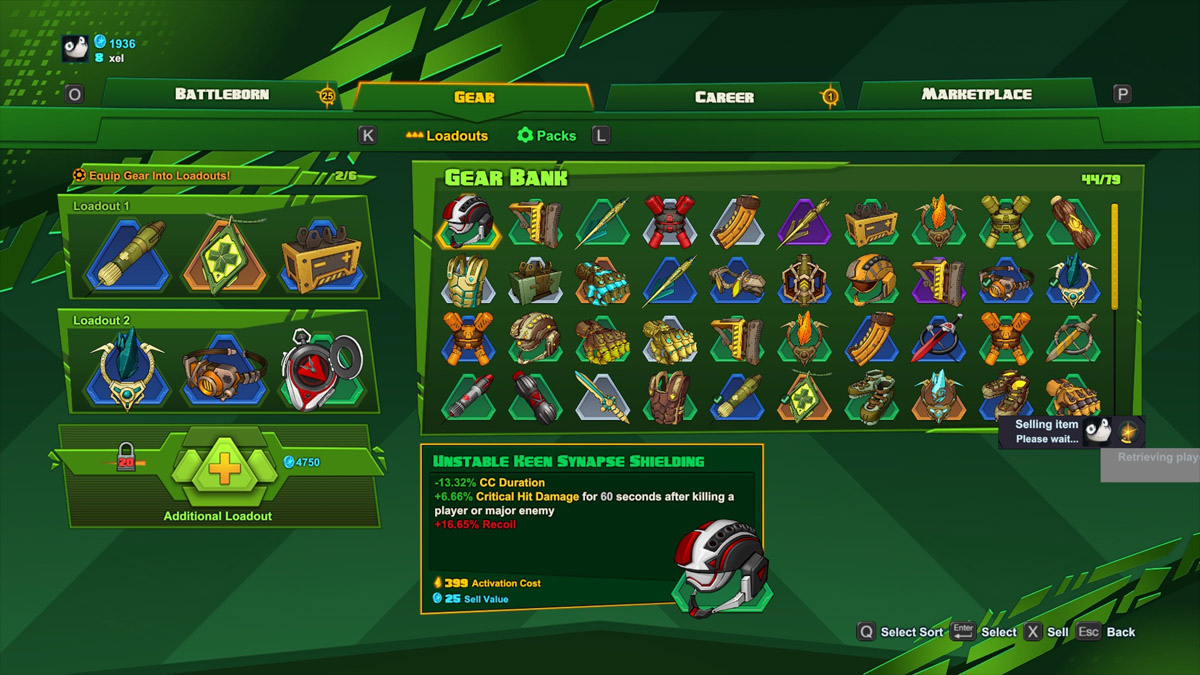Click the Sell option in the footer
The height and width of the screenshot is (675, 1200).
(x=1057, y=632)
